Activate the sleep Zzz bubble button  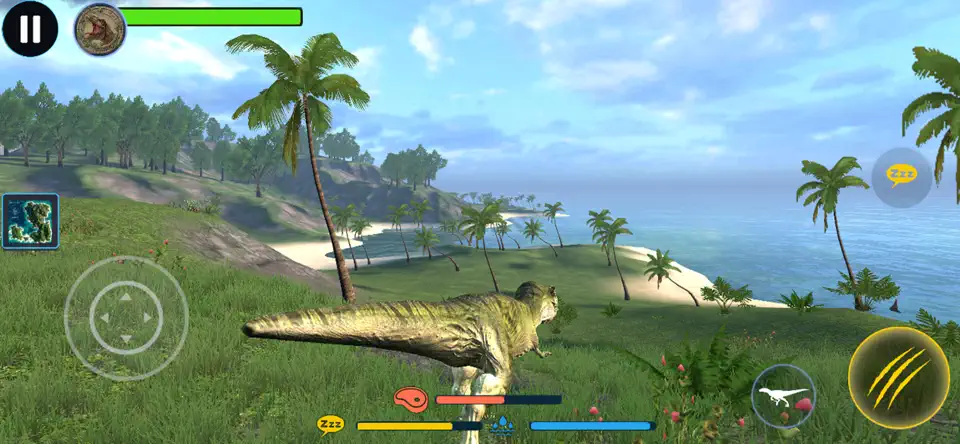[x=901, y=176]
